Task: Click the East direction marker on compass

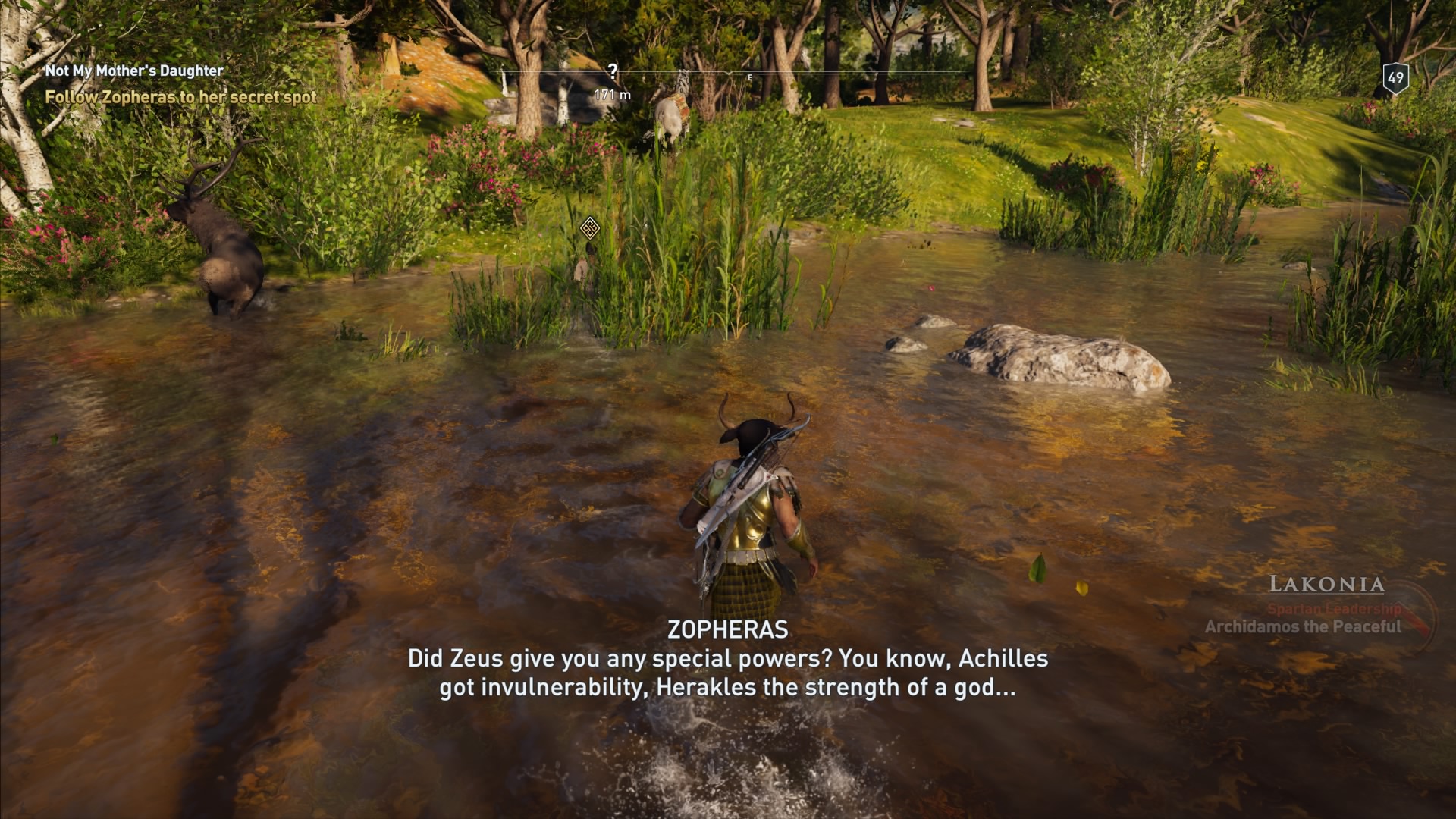Action: (751, 77)
